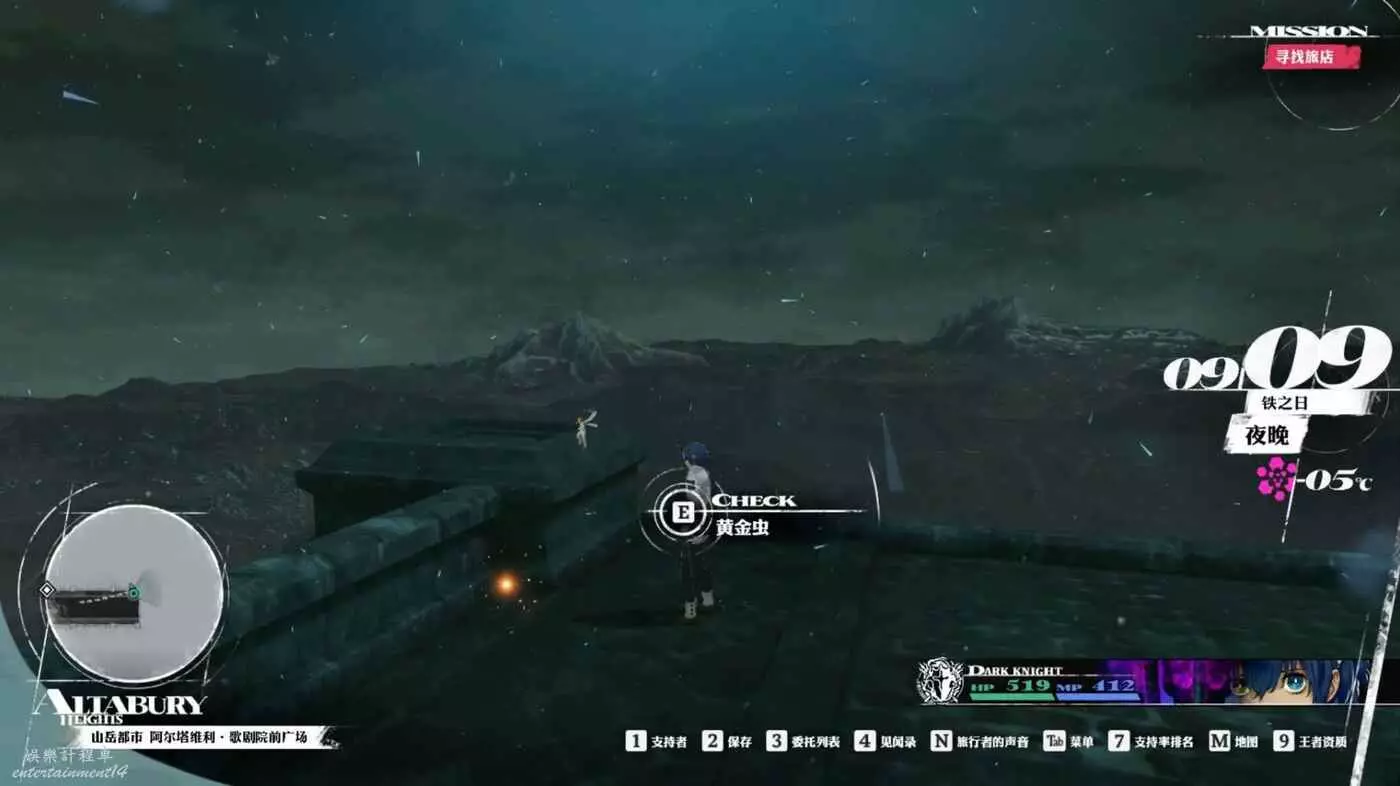Open 王者资质 royal virtues
Screen dimensions: 1400x786
1310,741
